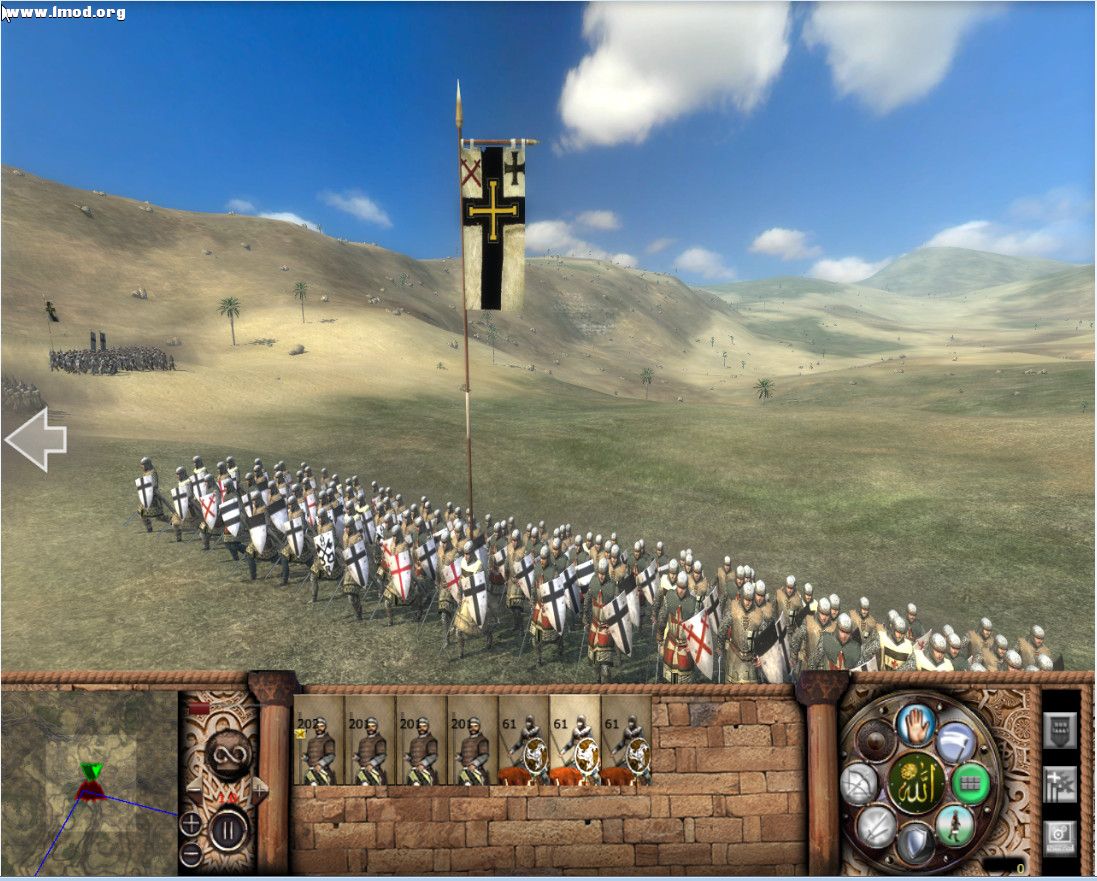Open the green group formations button
Screen dimensions: 1097x881
point(970,783)
